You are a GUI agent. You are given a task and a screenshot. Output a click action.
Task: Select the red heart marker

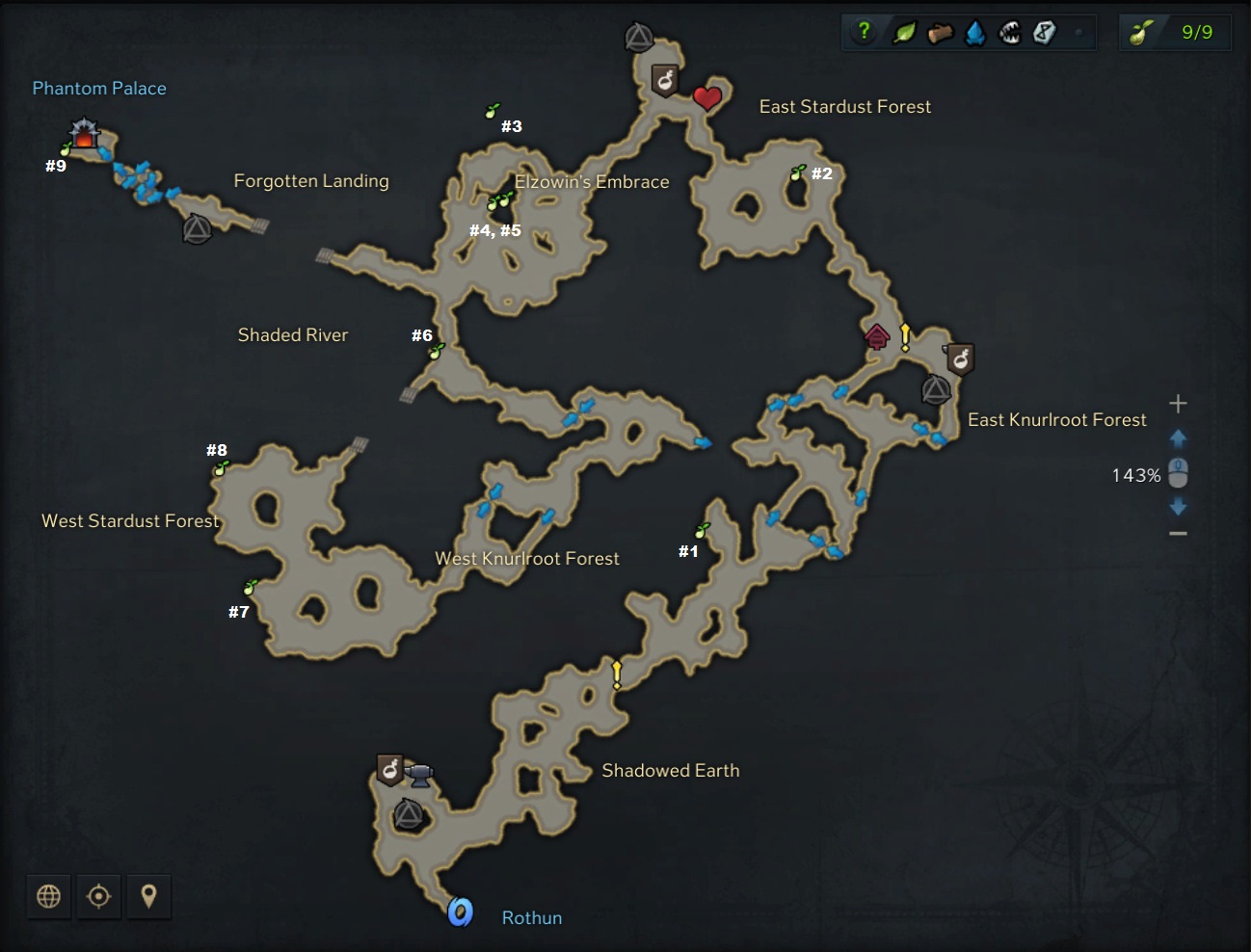click(x=707, y=97)
